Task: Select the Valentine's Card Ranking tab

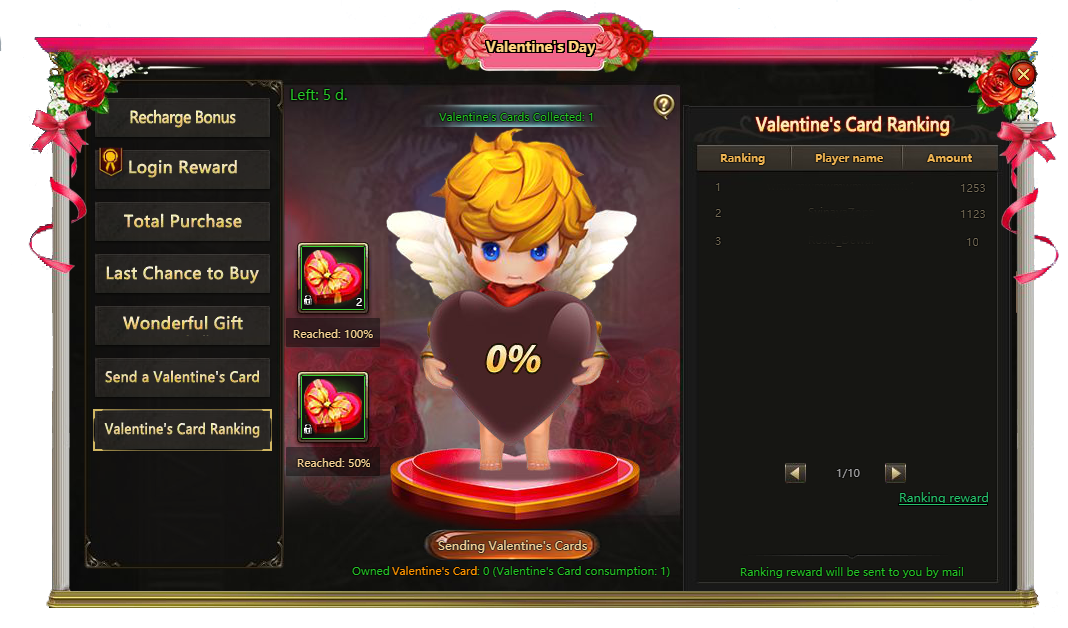Action: click(x=182, y=429)
